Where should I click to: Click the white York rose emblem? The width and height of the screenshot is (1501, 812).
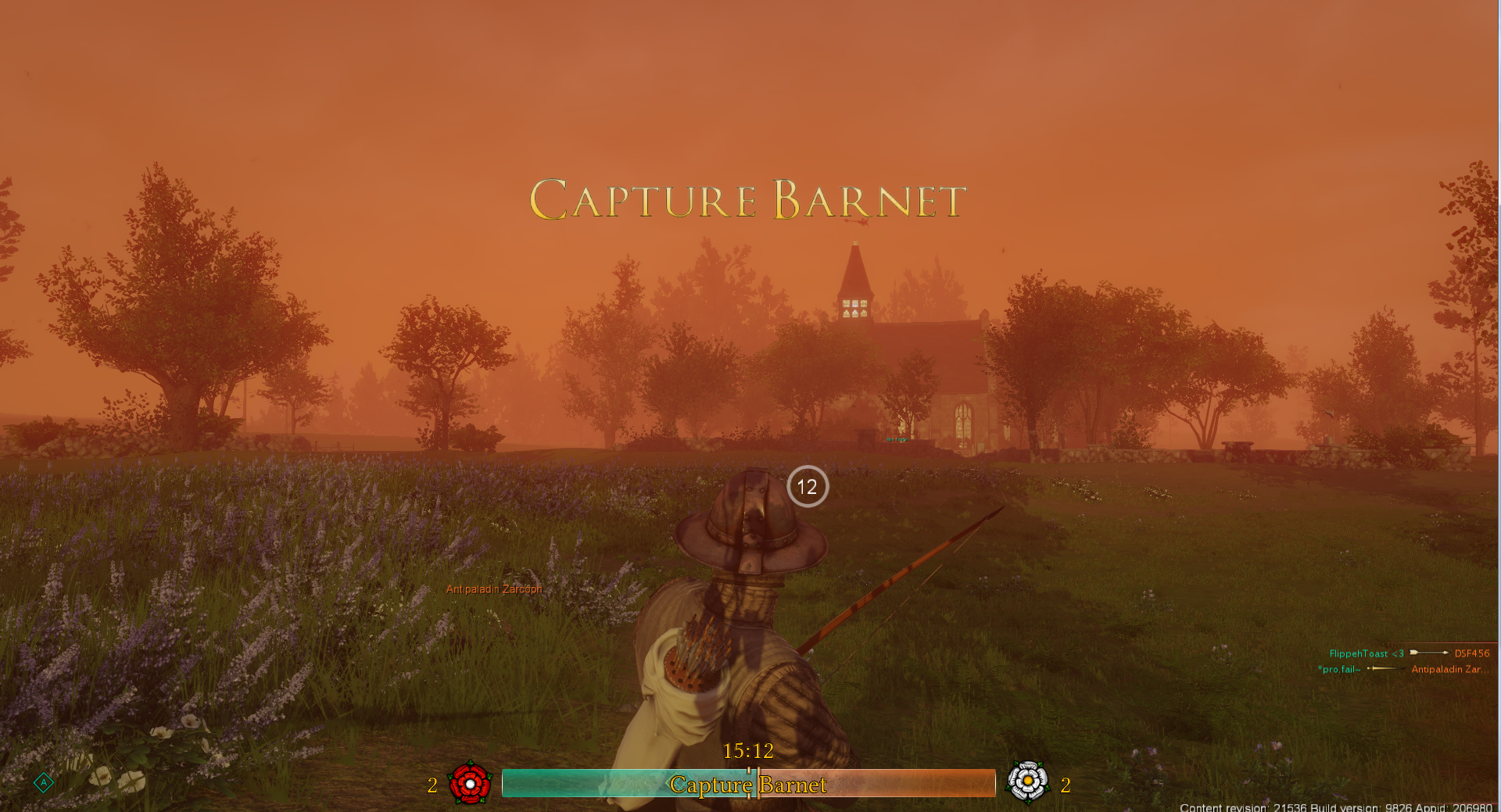(x=1027, y=782)
